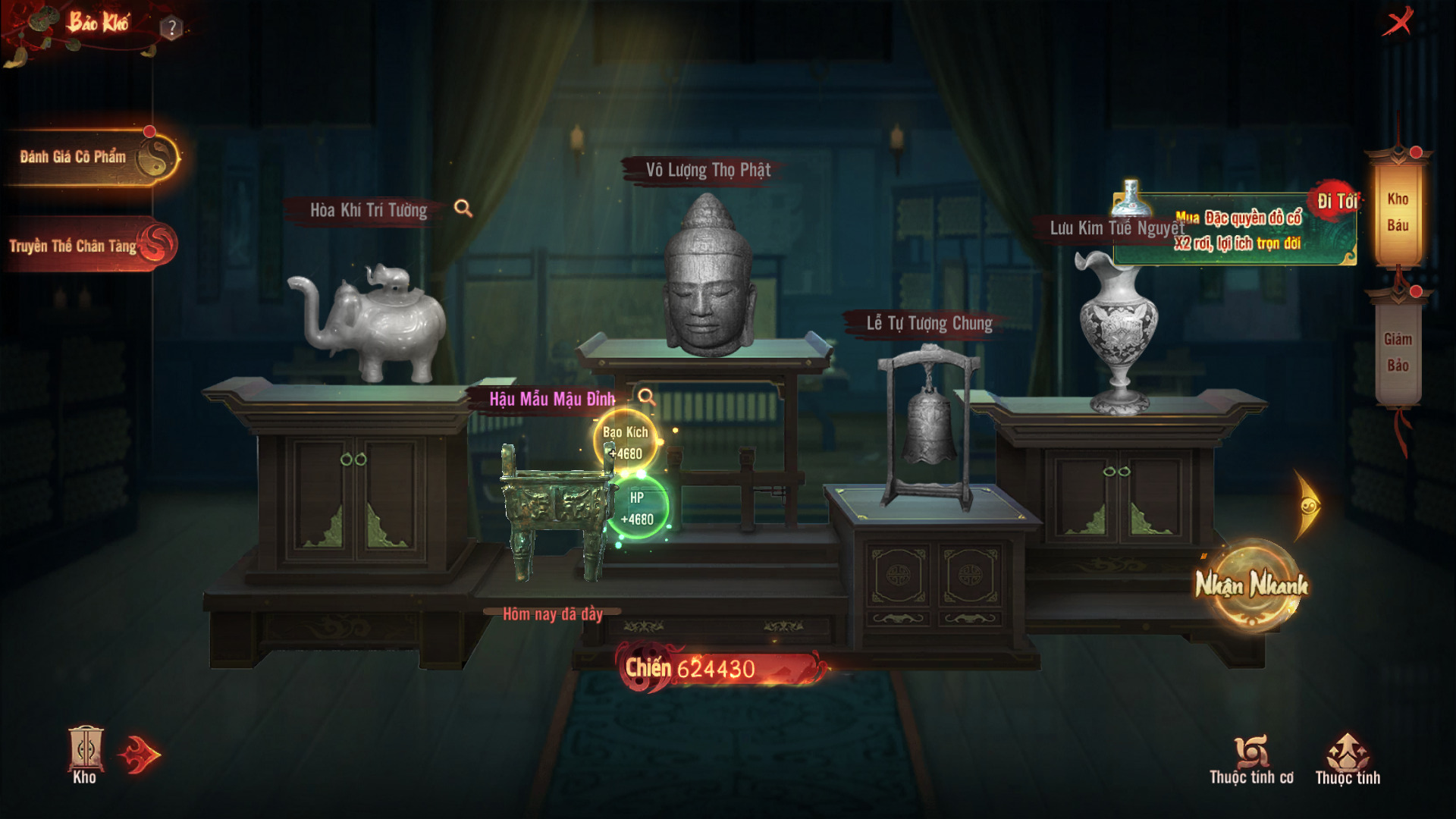Viewport: 1456px width, 819px height.
Task: Go to next page with golden arrow
Action: coord(1308,505)
